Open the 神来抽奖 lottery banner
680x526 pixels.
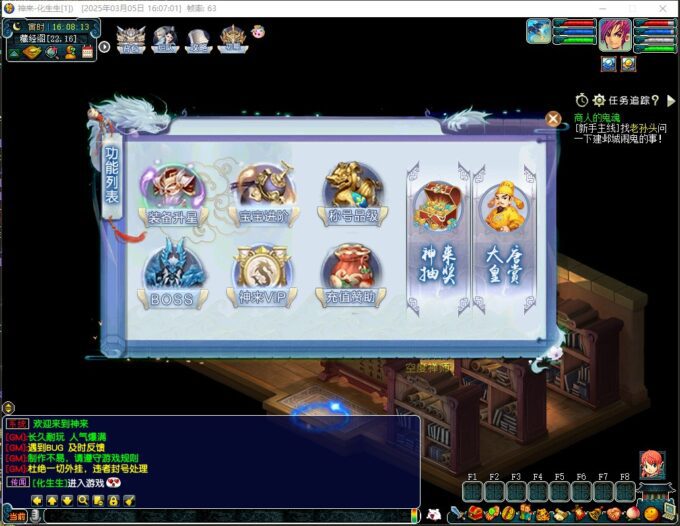[x=436, y=236]
